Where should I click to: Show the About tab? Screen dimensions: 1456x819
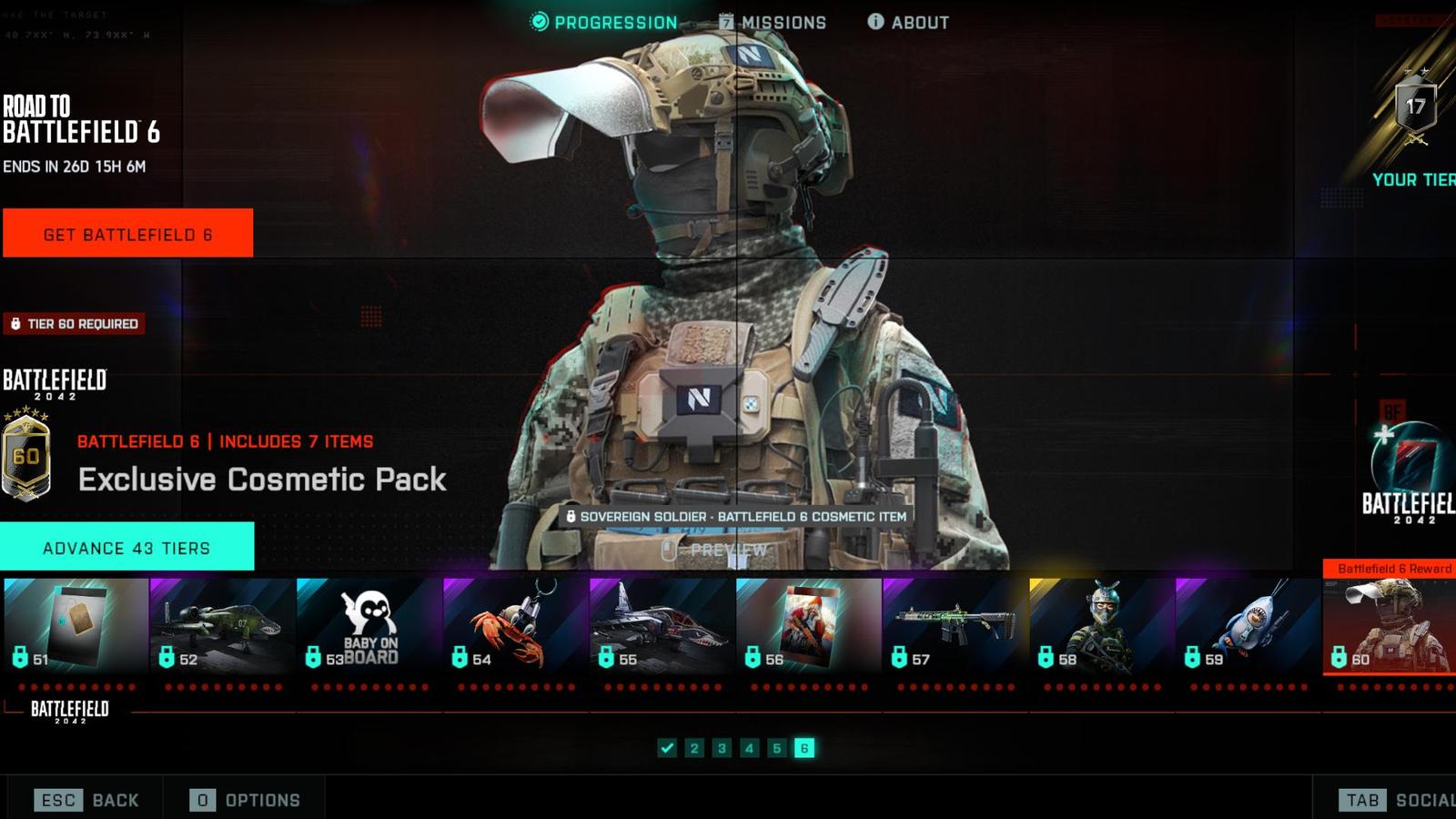(908, 23)
